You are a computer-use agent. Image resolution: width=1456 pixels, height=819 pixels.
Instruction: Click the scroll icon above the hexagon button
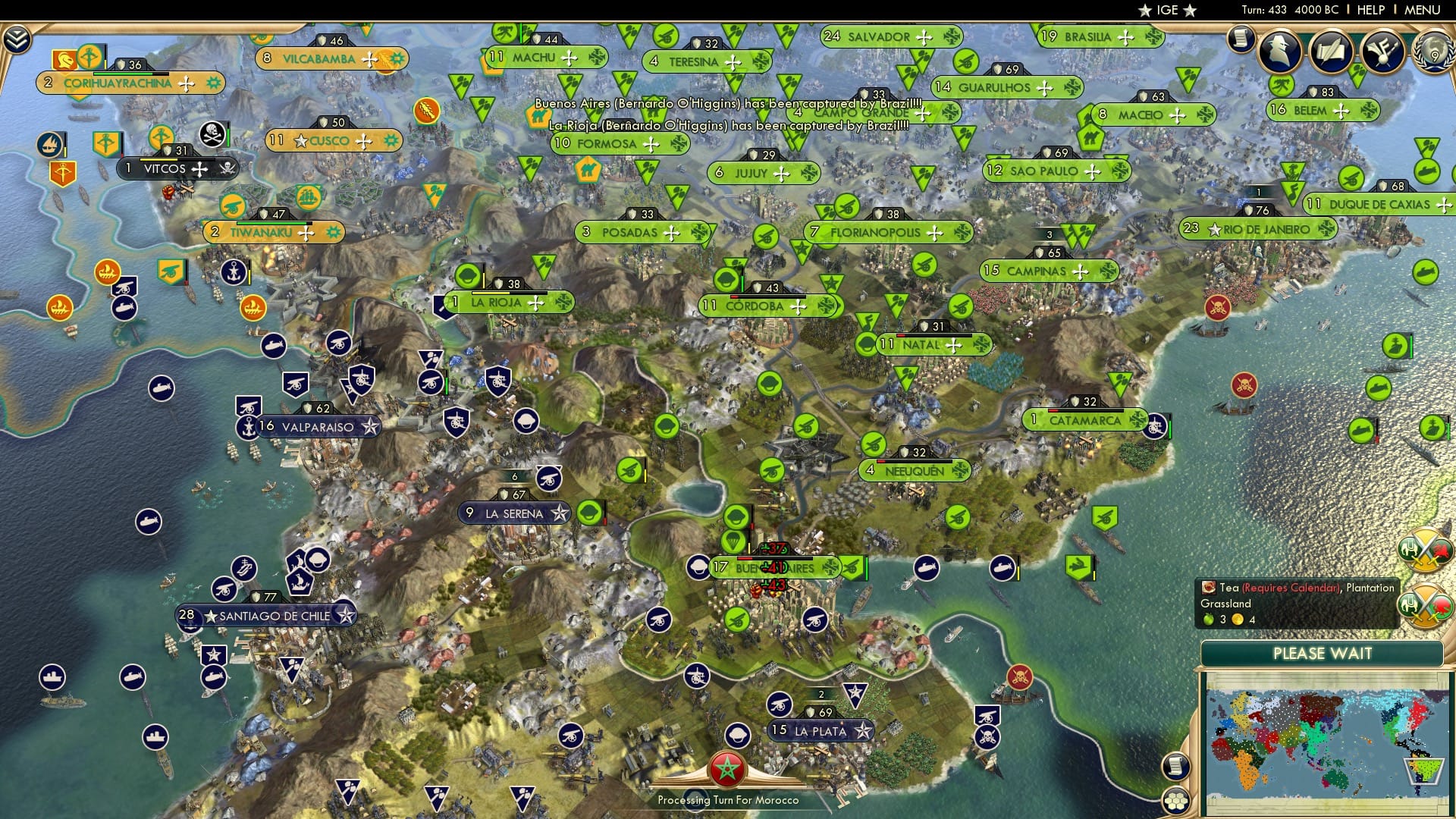(1176, 767)
